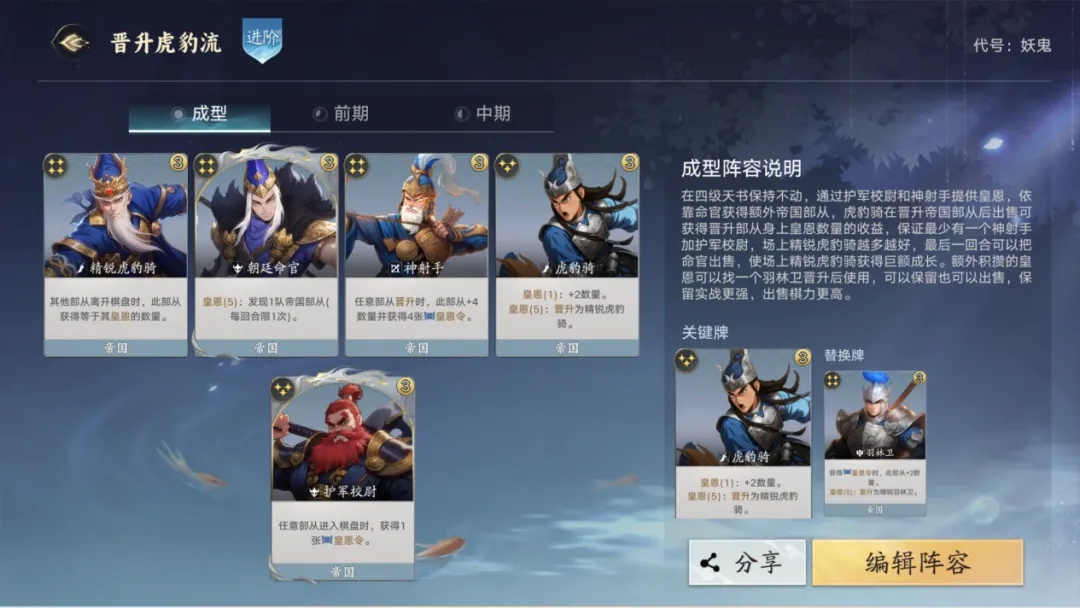
Task: Select the 成型 tab
Action: click(199, 114)
